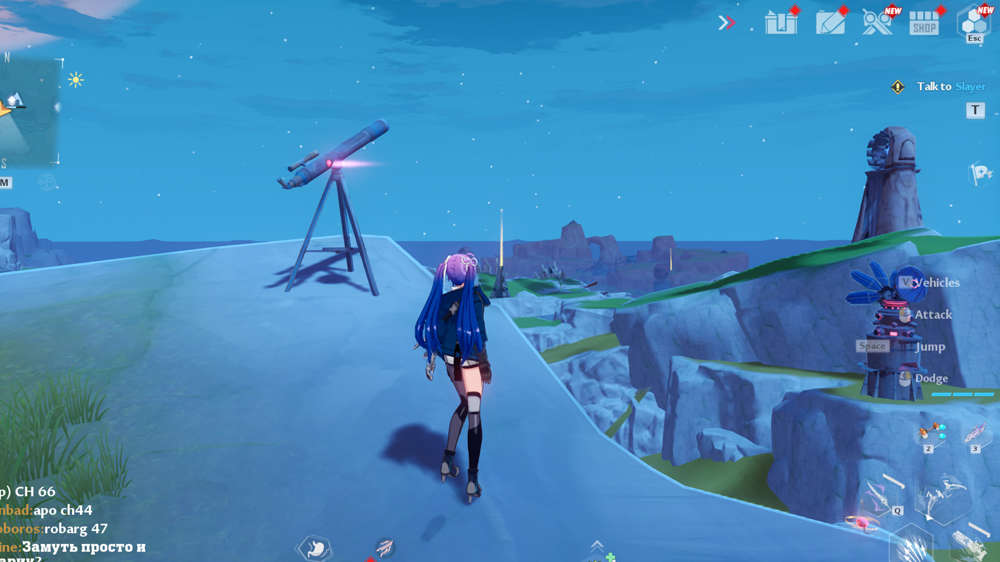Viewport: 1000px width, 562px height.
Task: Open the hexagon main menu icon
Action: (973, 21)
